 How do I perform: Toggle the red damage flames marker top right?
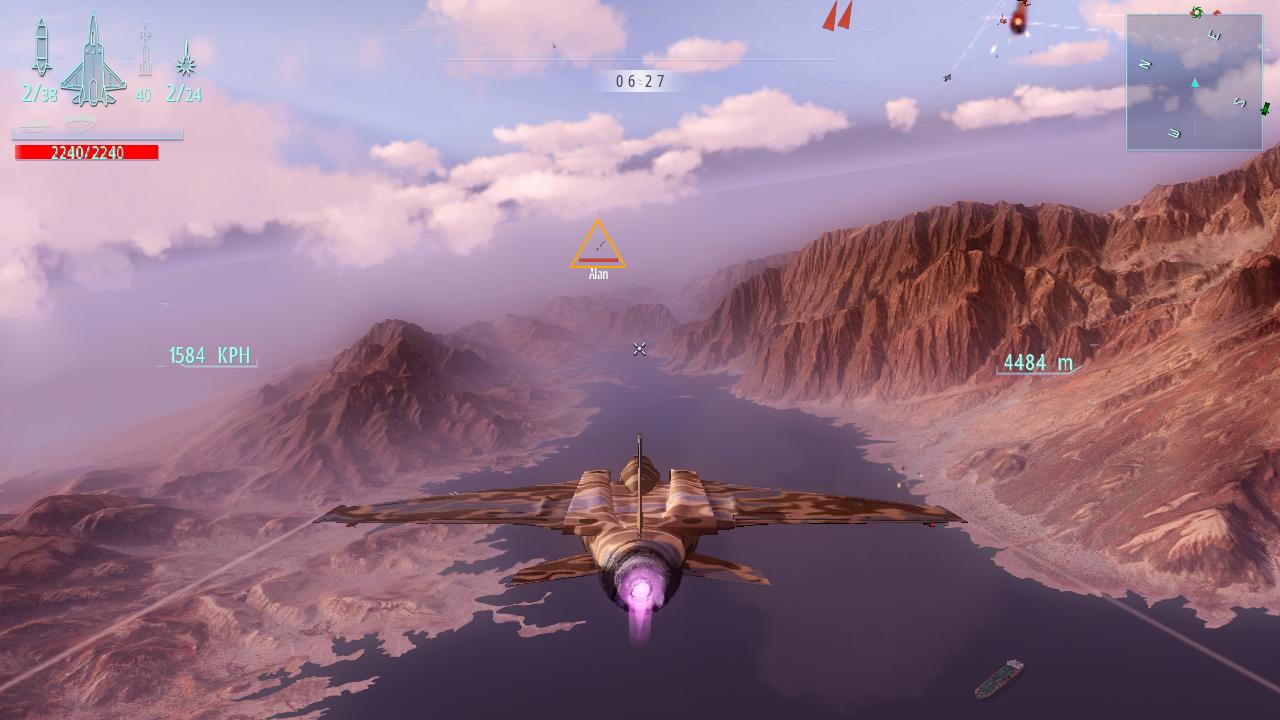[x=1018, y=22]
